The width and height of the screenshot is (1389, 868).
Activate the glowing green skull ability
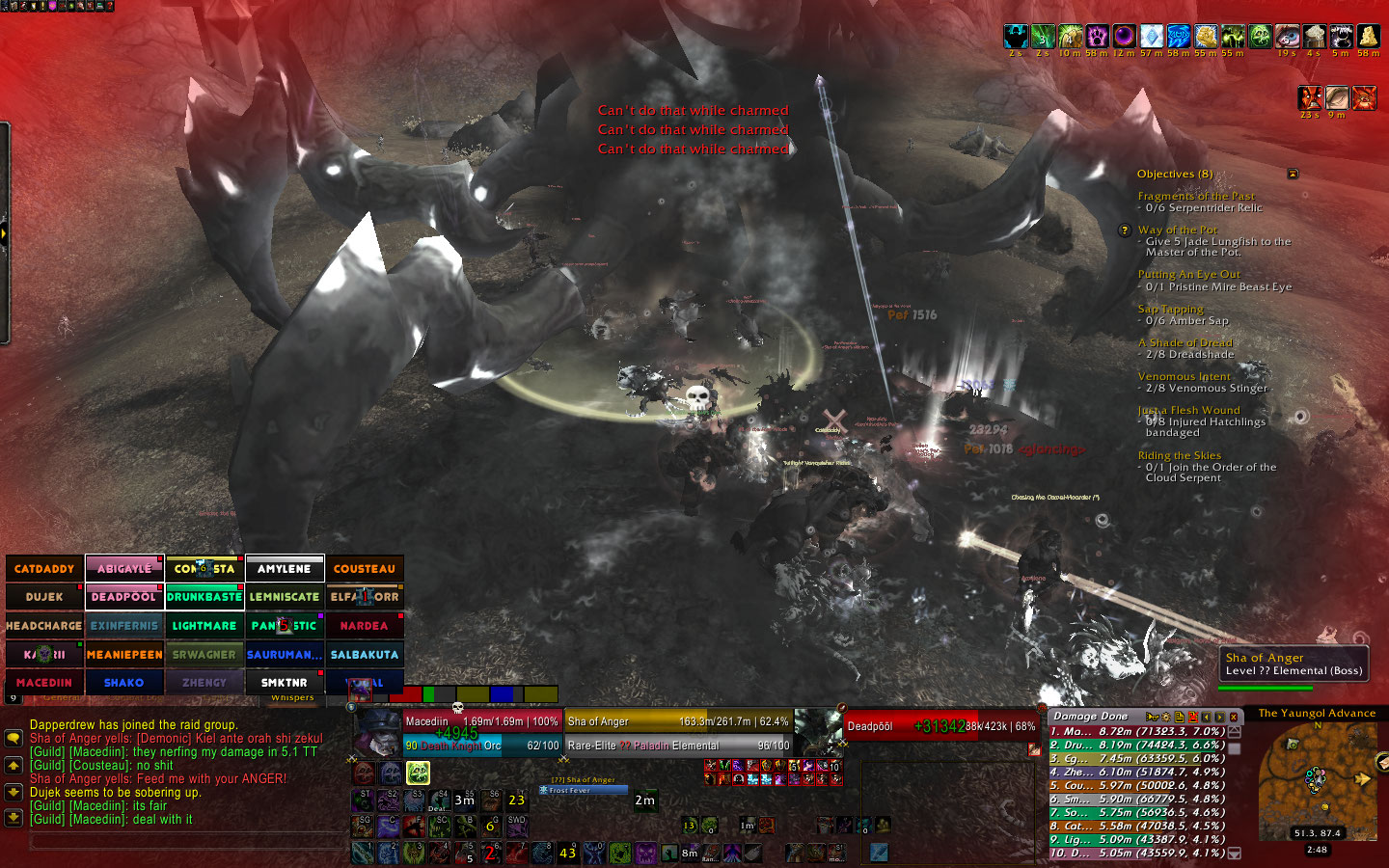click(418, 773)
